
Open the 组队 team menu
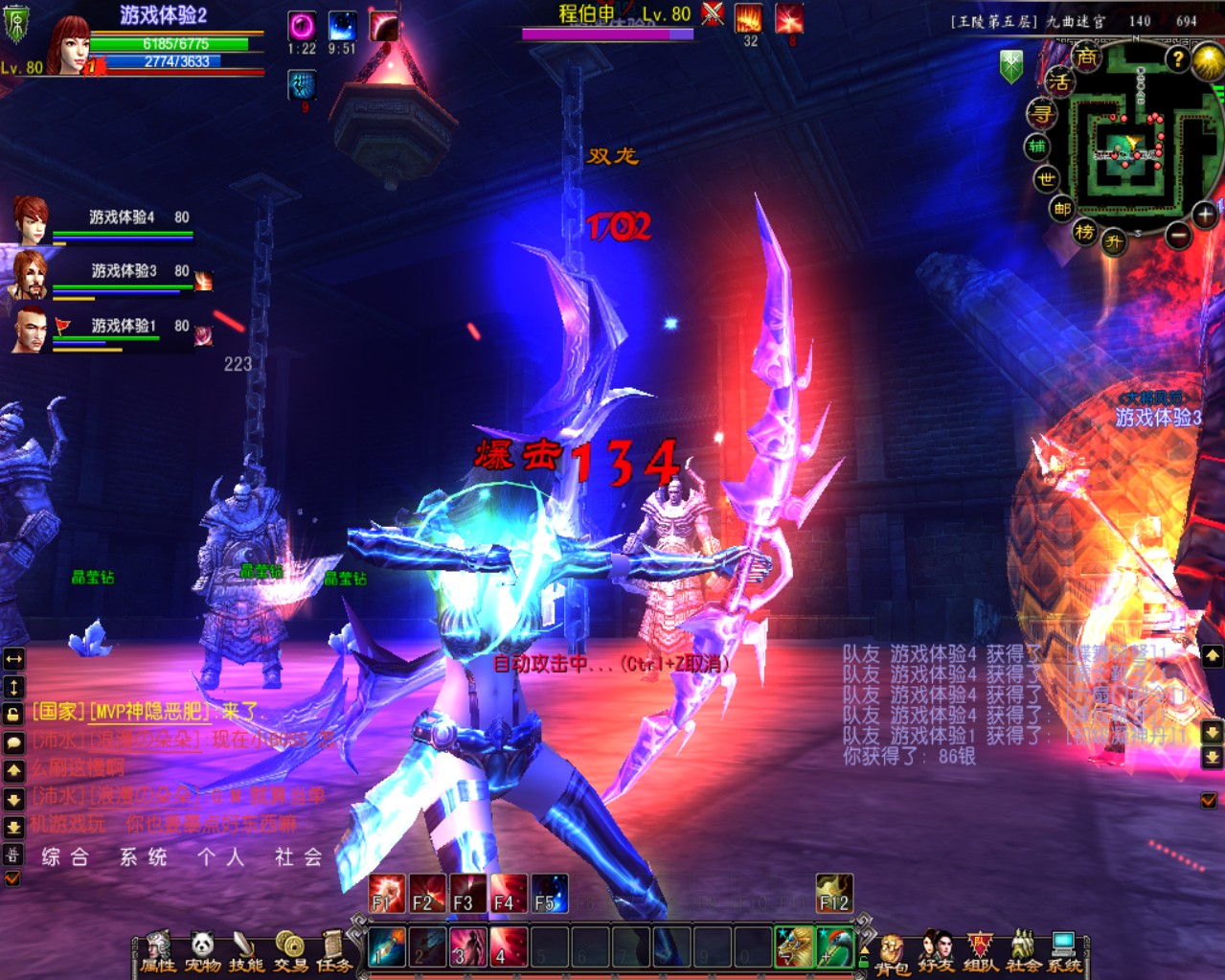pos(980,952)
